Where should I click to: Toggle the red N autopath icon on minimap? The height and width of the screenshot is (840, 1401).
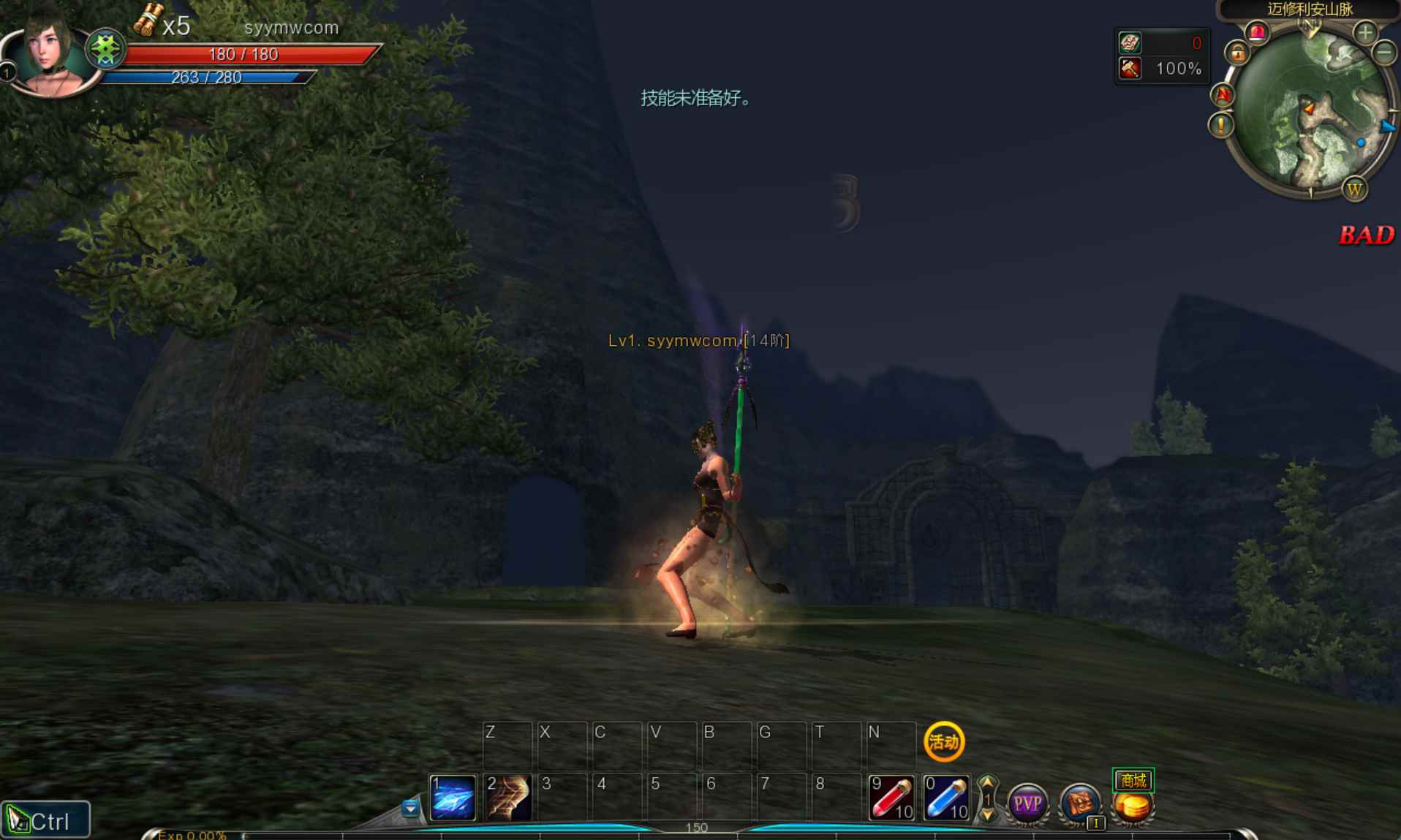[1223, 94]
